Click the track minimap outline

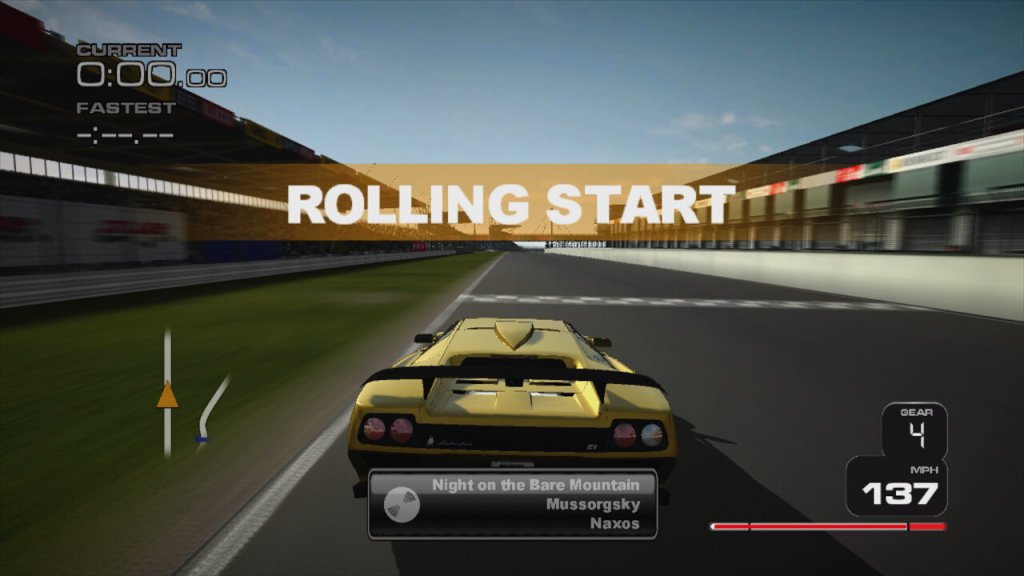pos(211,405)
